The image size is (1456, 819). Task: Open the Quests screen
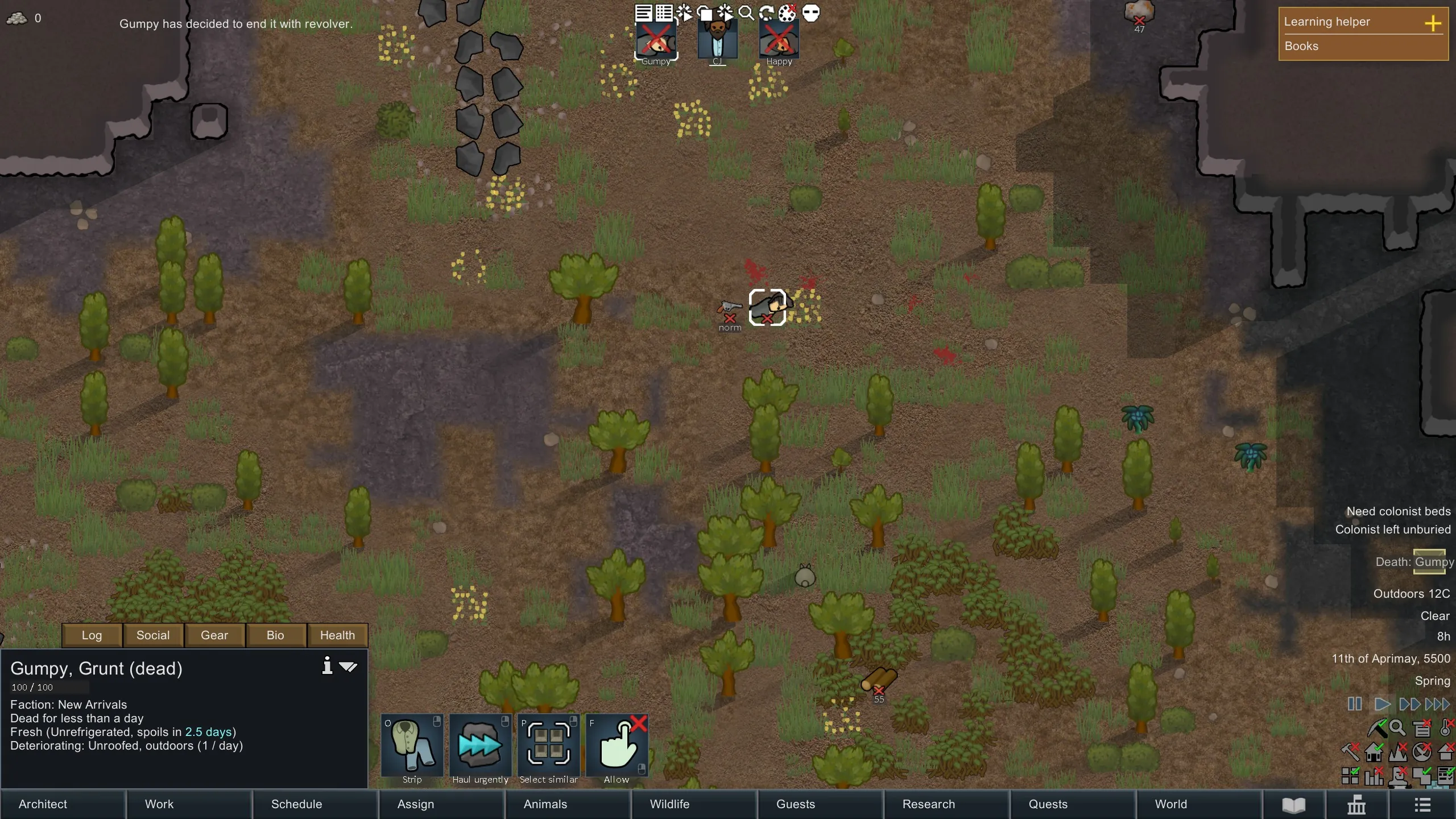pos(1073,804)
